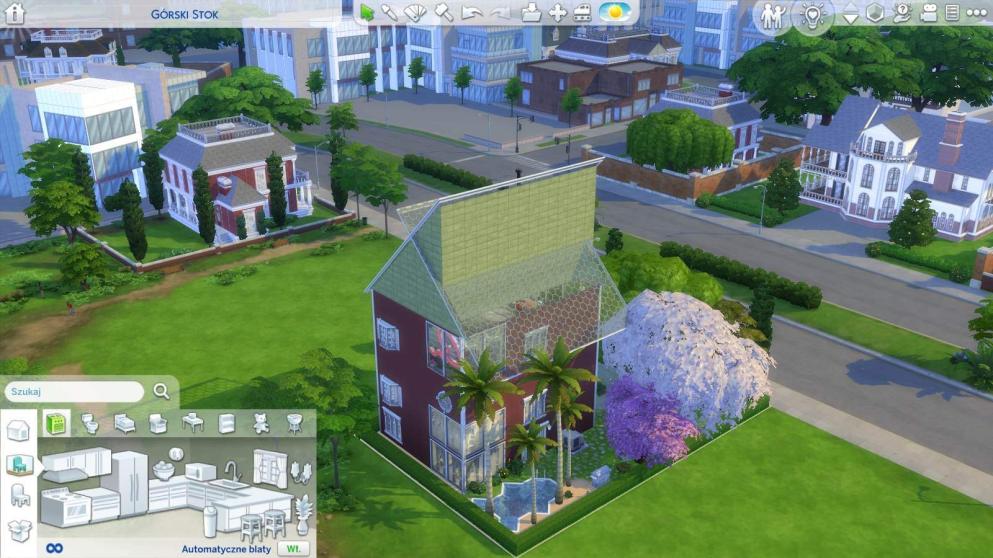Viewport: 993px width, 558px height.
Task: Switch to the bathroom toilet category
Action: click(x=90, y=423)
